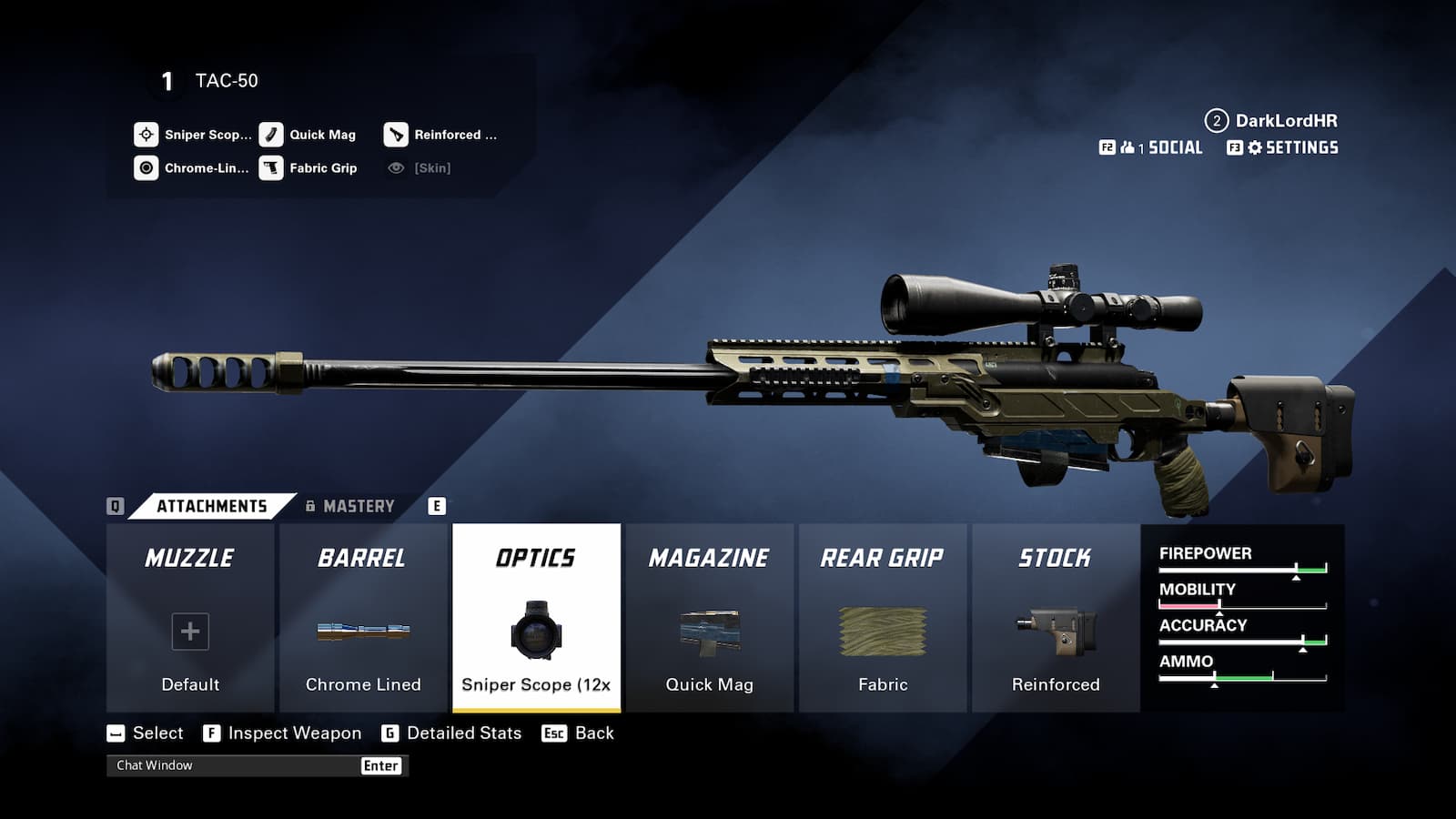Select the Reinforced stock icon in the top loadout list
This screenshot has height=819, width=1456.
[x=398, y=134]
